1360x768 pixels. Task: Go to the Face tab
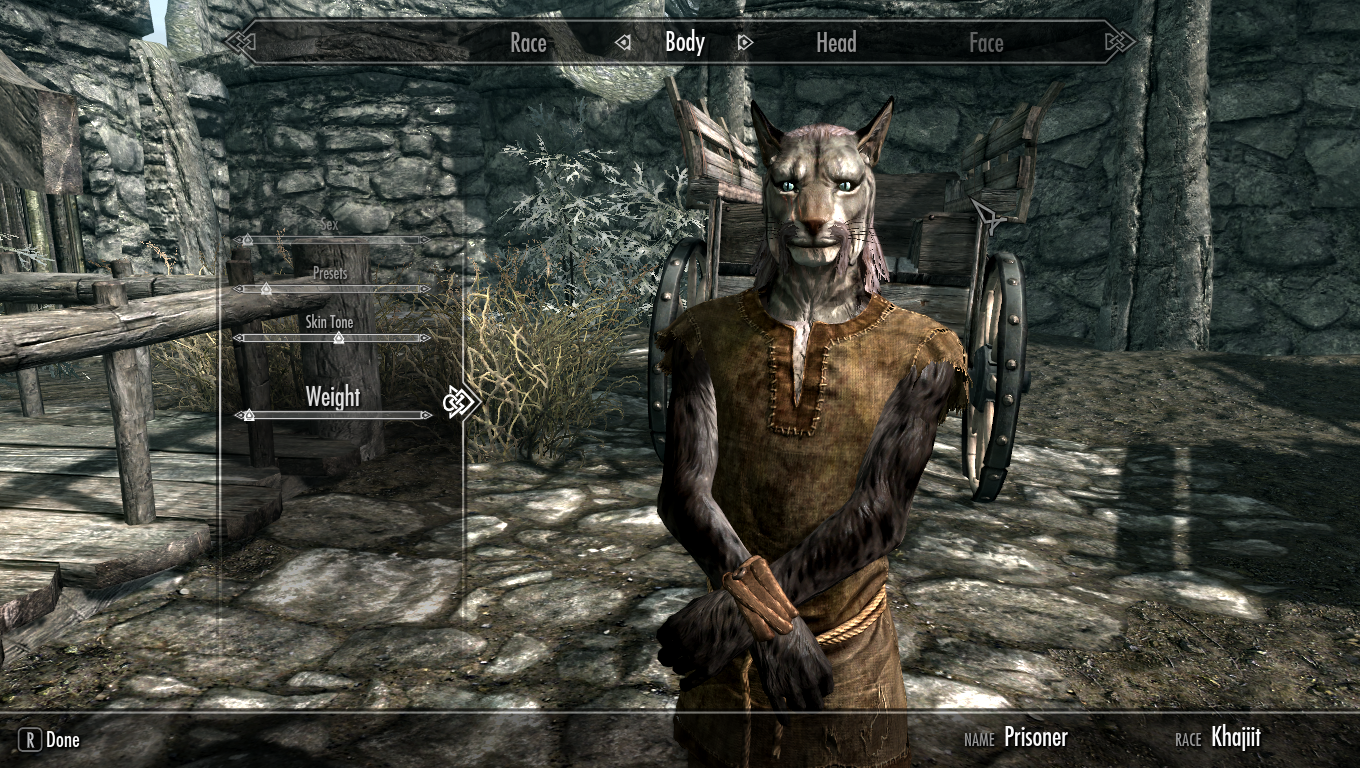tap(986, 42)
